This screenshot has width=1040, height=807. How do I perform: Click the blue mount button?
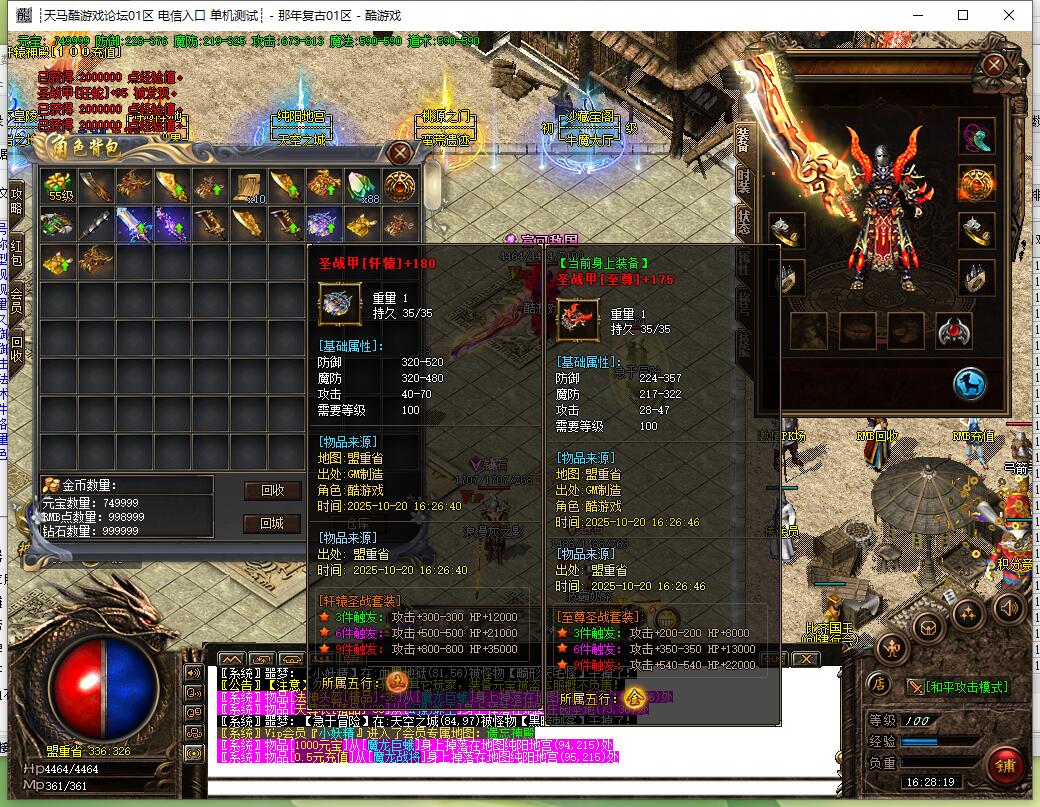click(968, 383)
